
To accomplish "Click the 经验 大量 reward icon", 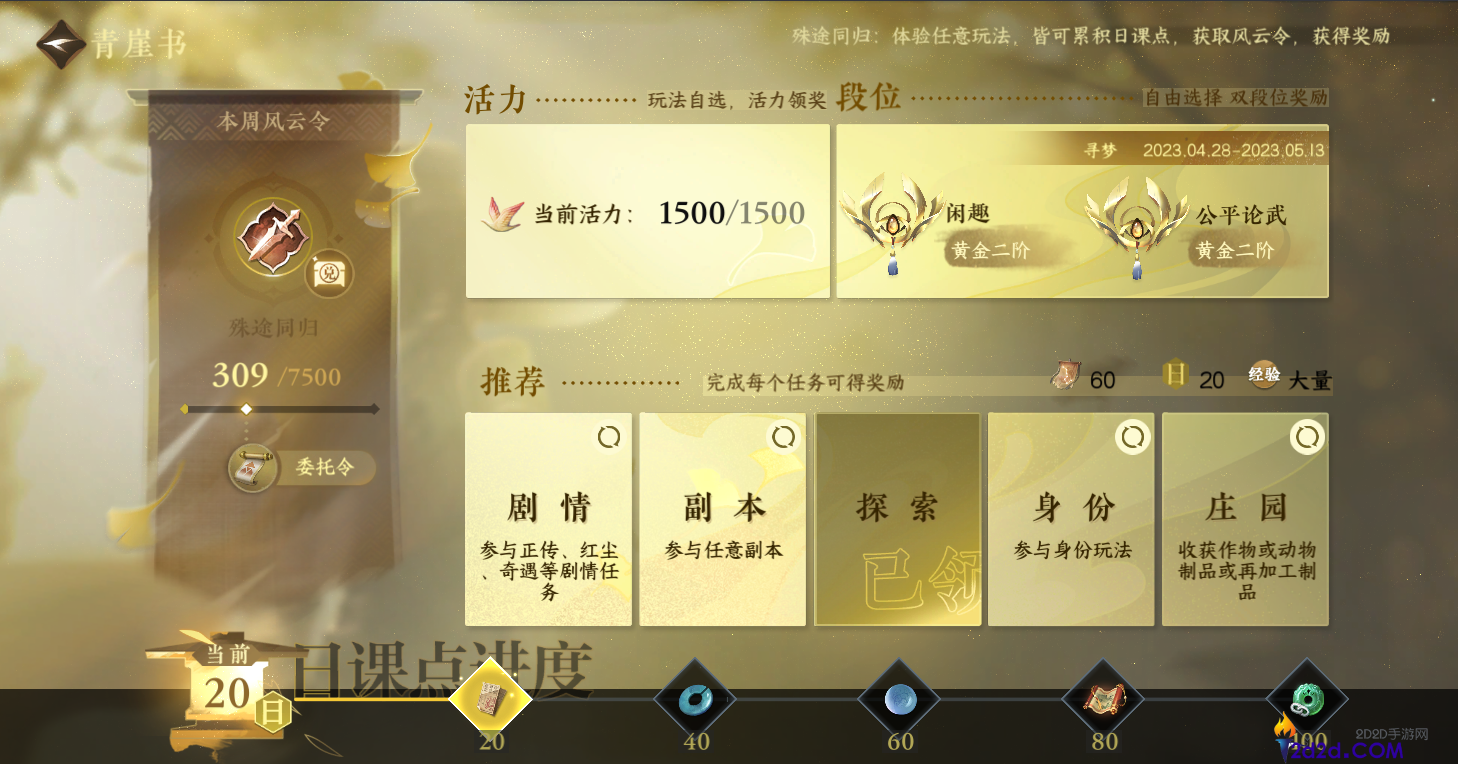I will tap(1265, 377).
